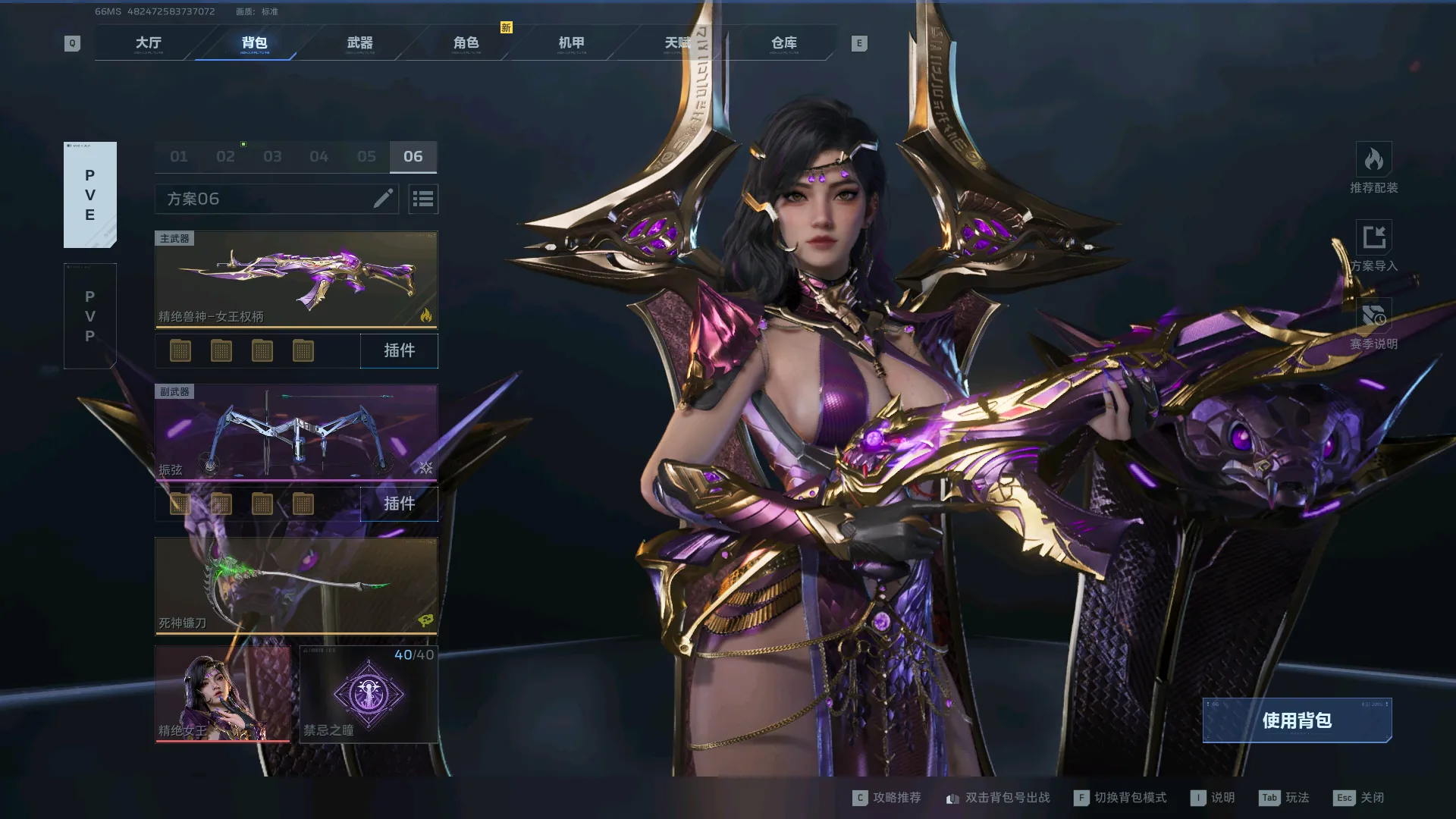
Task: Switch to the 大厅 lobby tab
Action: click(x=149, y=43)
